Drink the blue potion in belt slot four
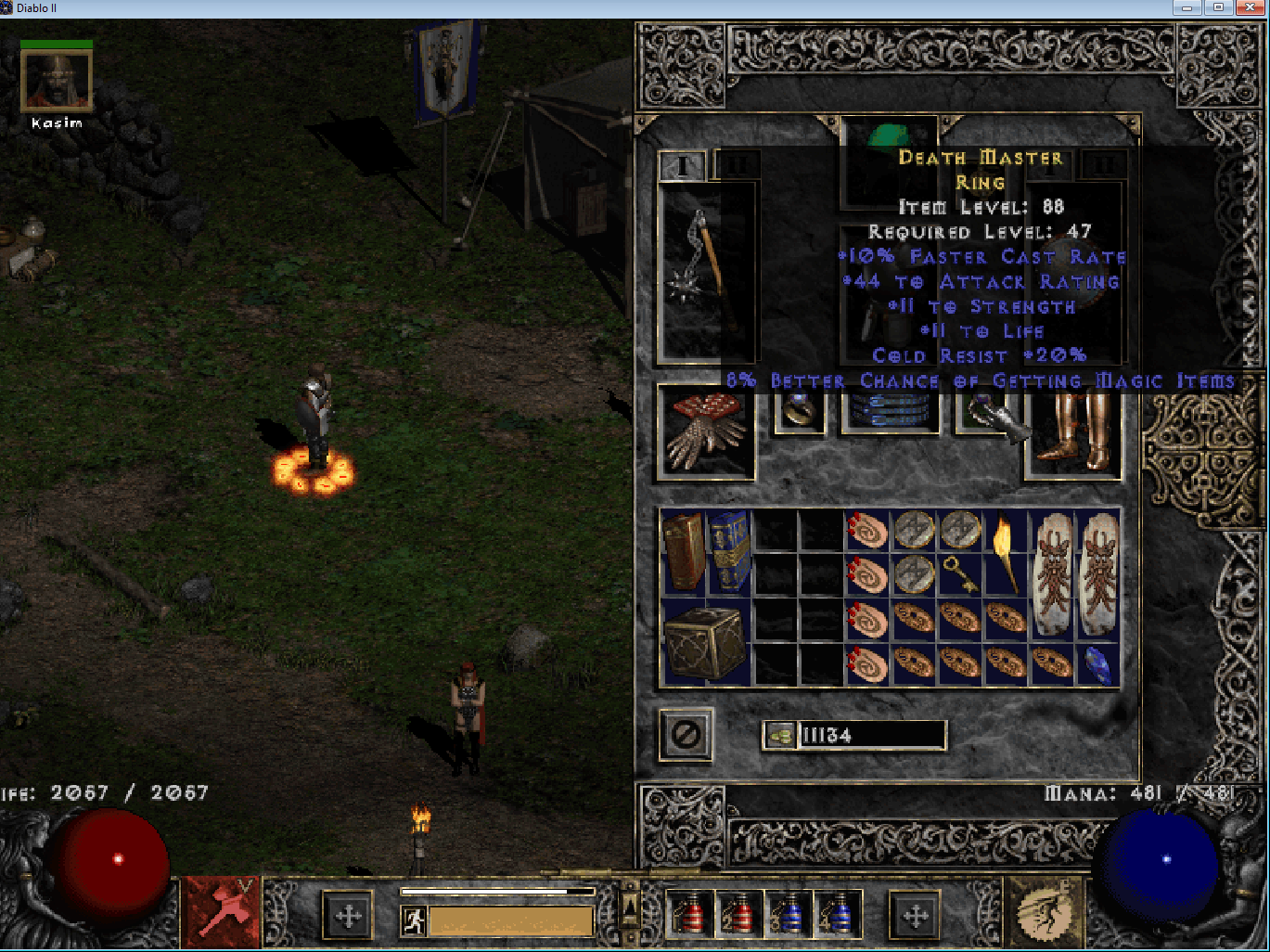This screenshot has width=1270, height=952. (x=838, y=917)
